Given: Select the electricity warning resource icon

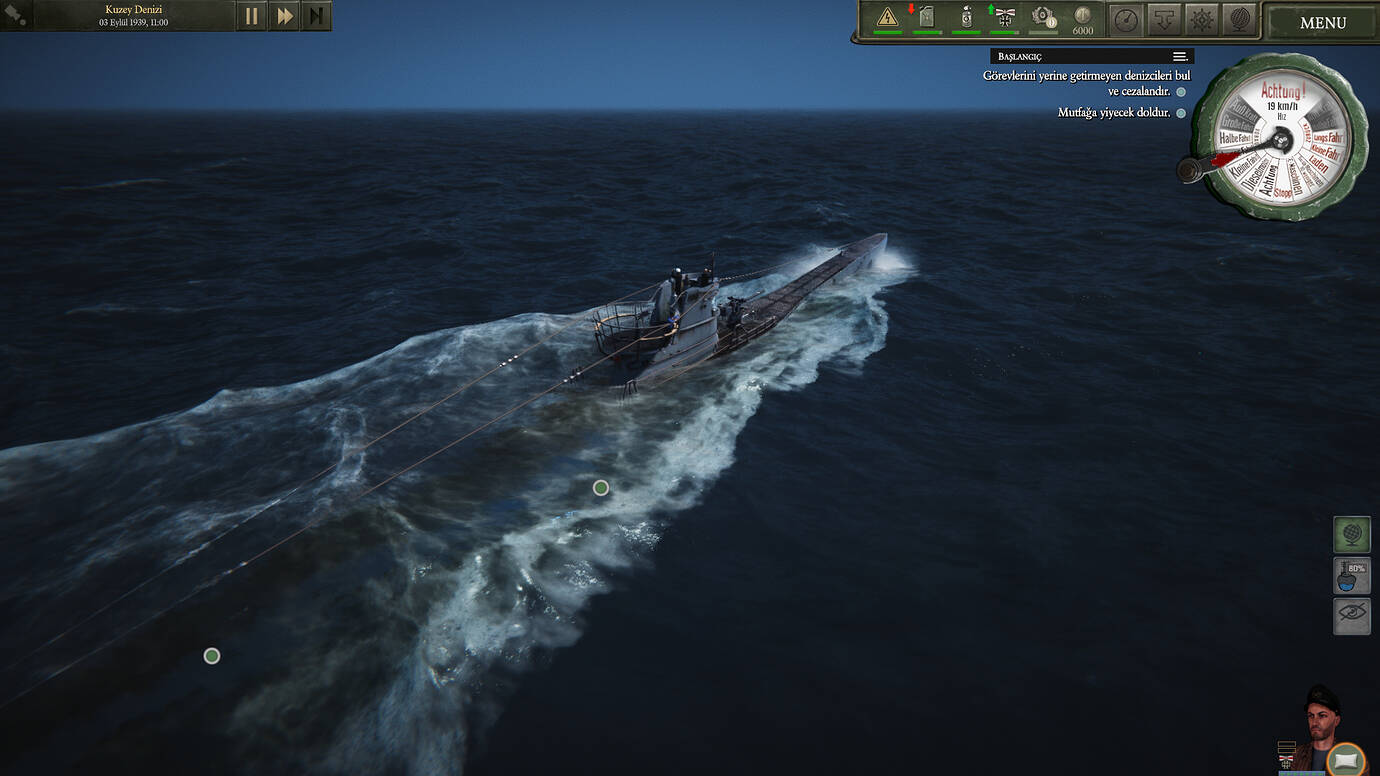Looking at the screenshot, I should pyautogui.click(x=887, y=17).
